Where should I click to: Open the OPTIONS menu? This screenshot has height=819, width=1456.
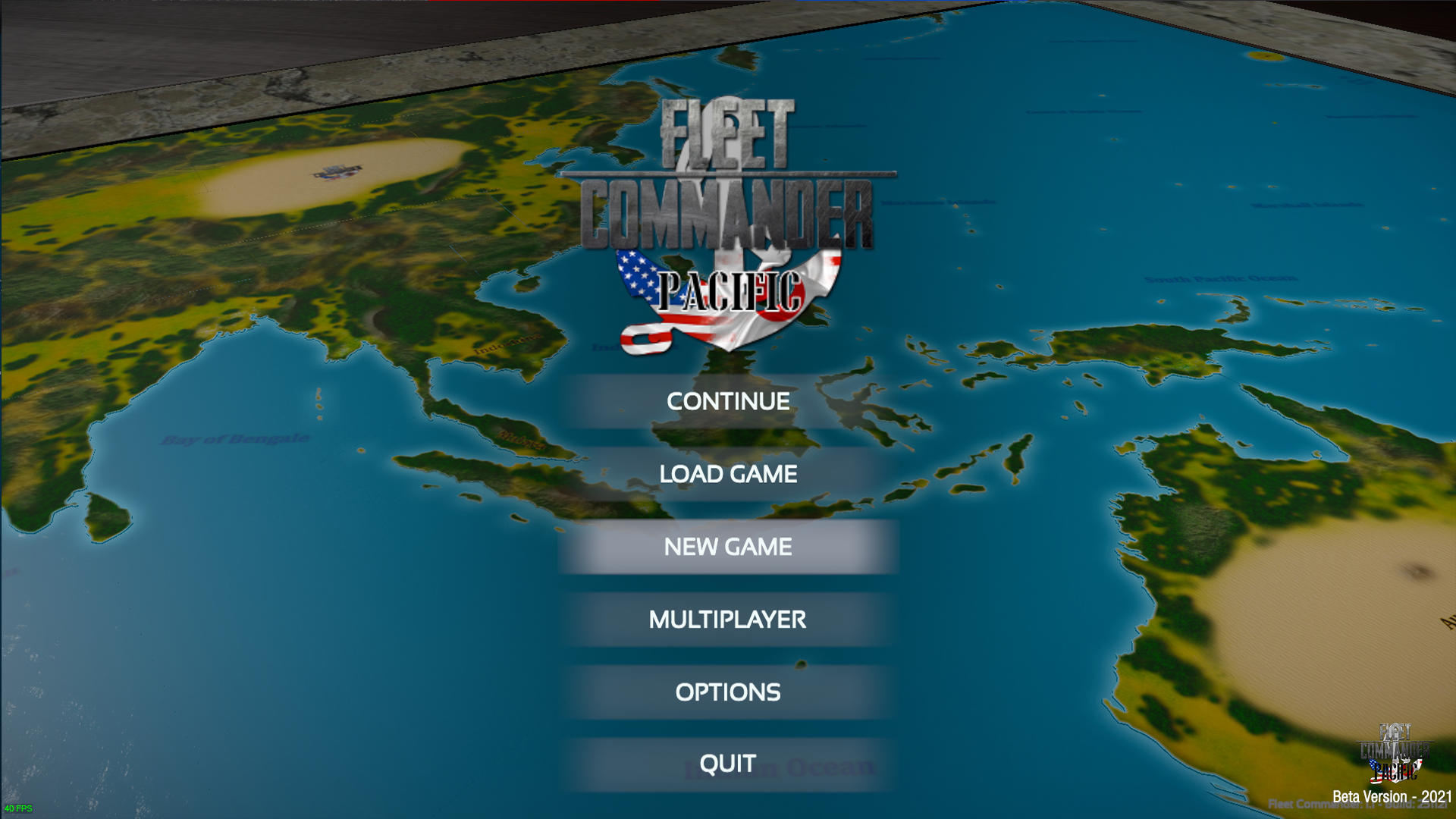(x=726, y=692)
